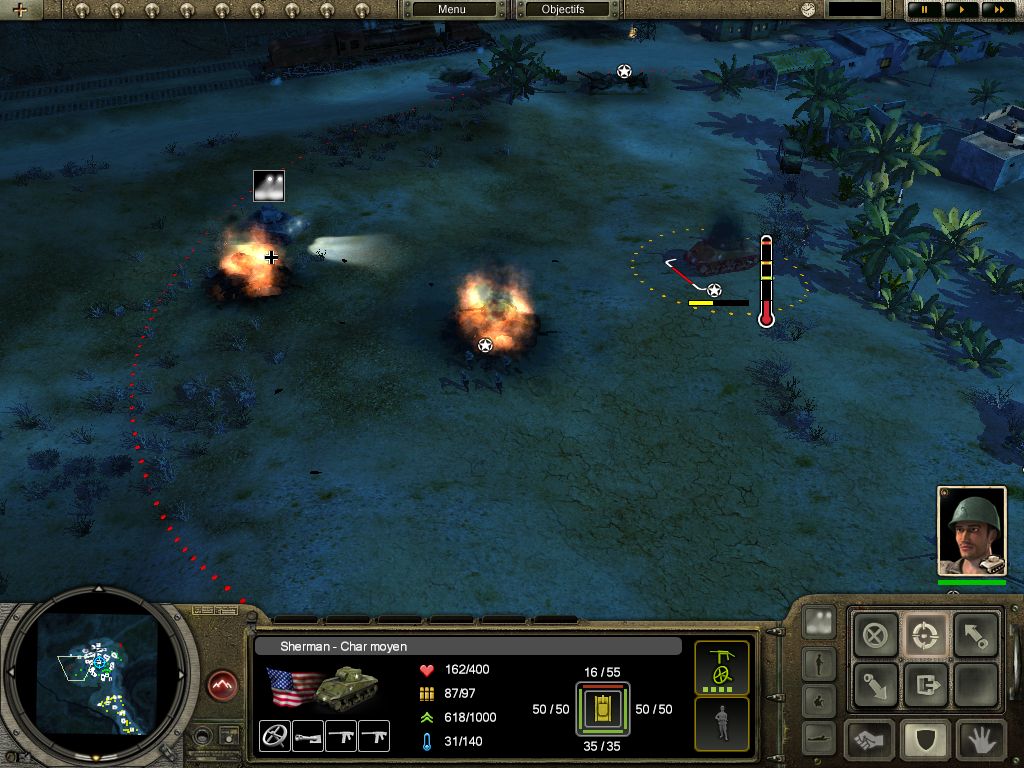Viewport: 1024px width, 768px height.
Task: Set aggressive stance with fist icon
Action: tap(870, 740)
